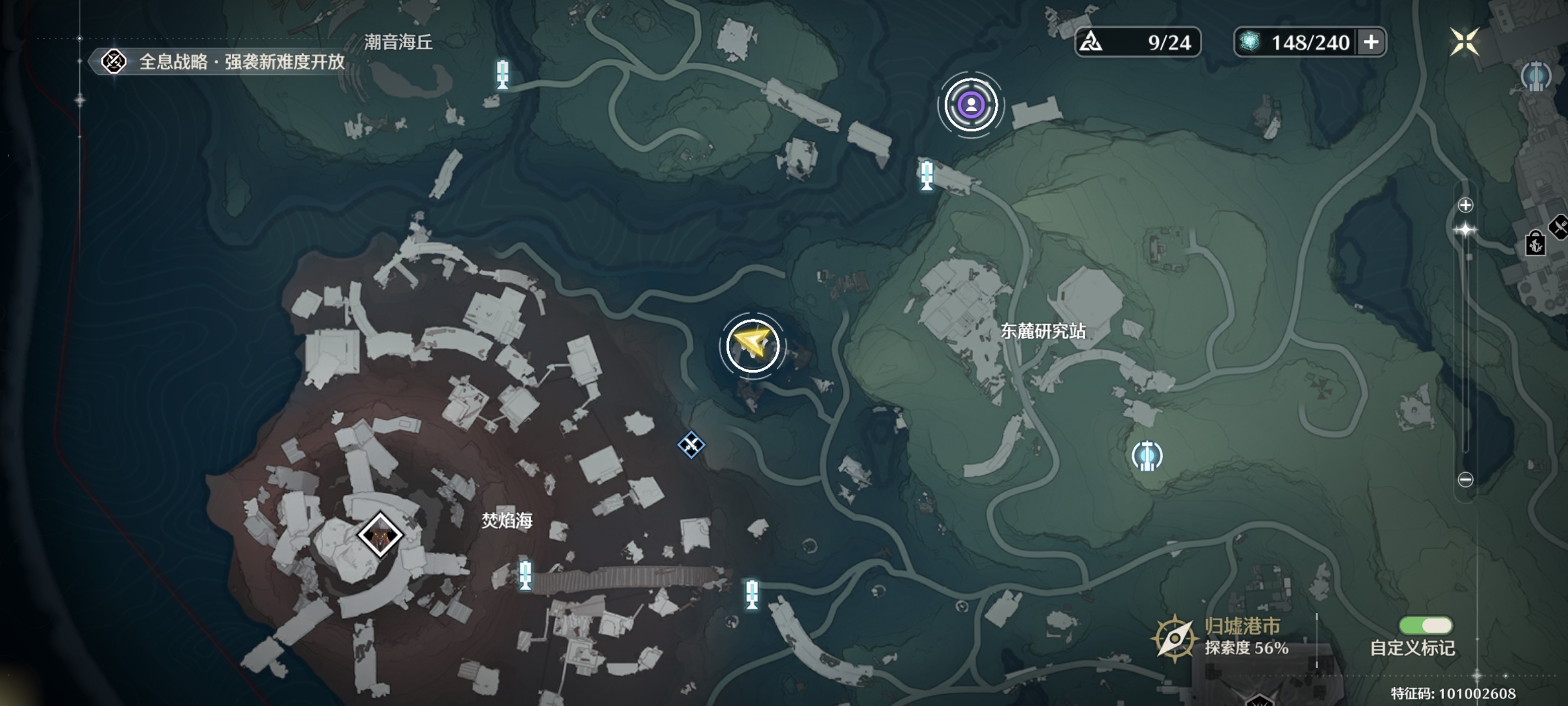Select the boss diamond marker in 焚焰海
1568x706 pixels.
pos(380,535)
